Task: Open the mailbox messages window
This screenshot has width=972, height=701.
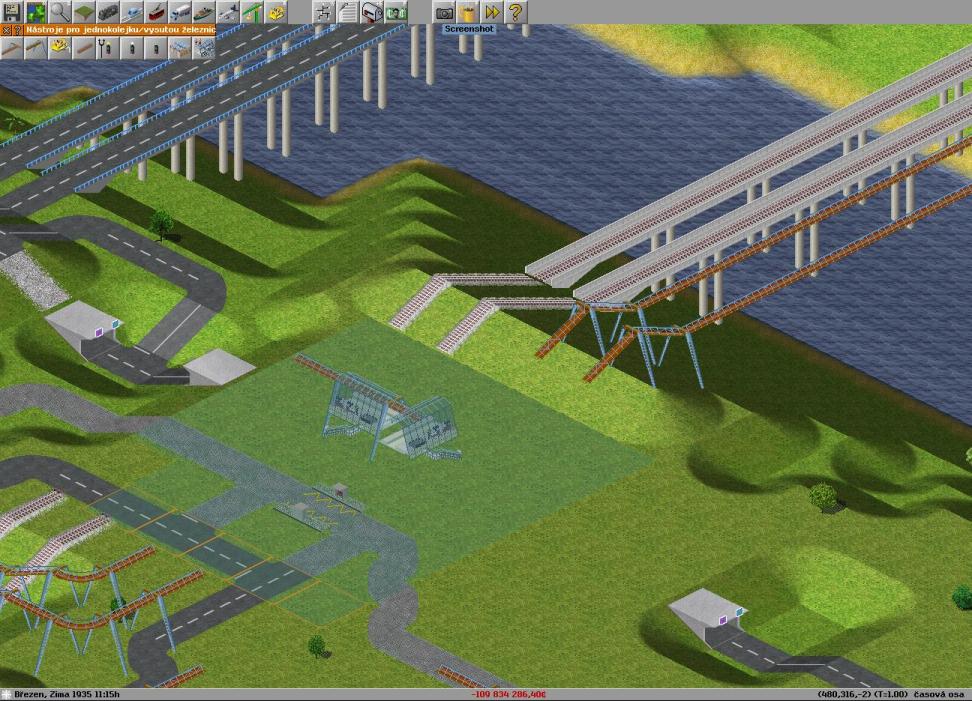Action: [x=372, y=12]
